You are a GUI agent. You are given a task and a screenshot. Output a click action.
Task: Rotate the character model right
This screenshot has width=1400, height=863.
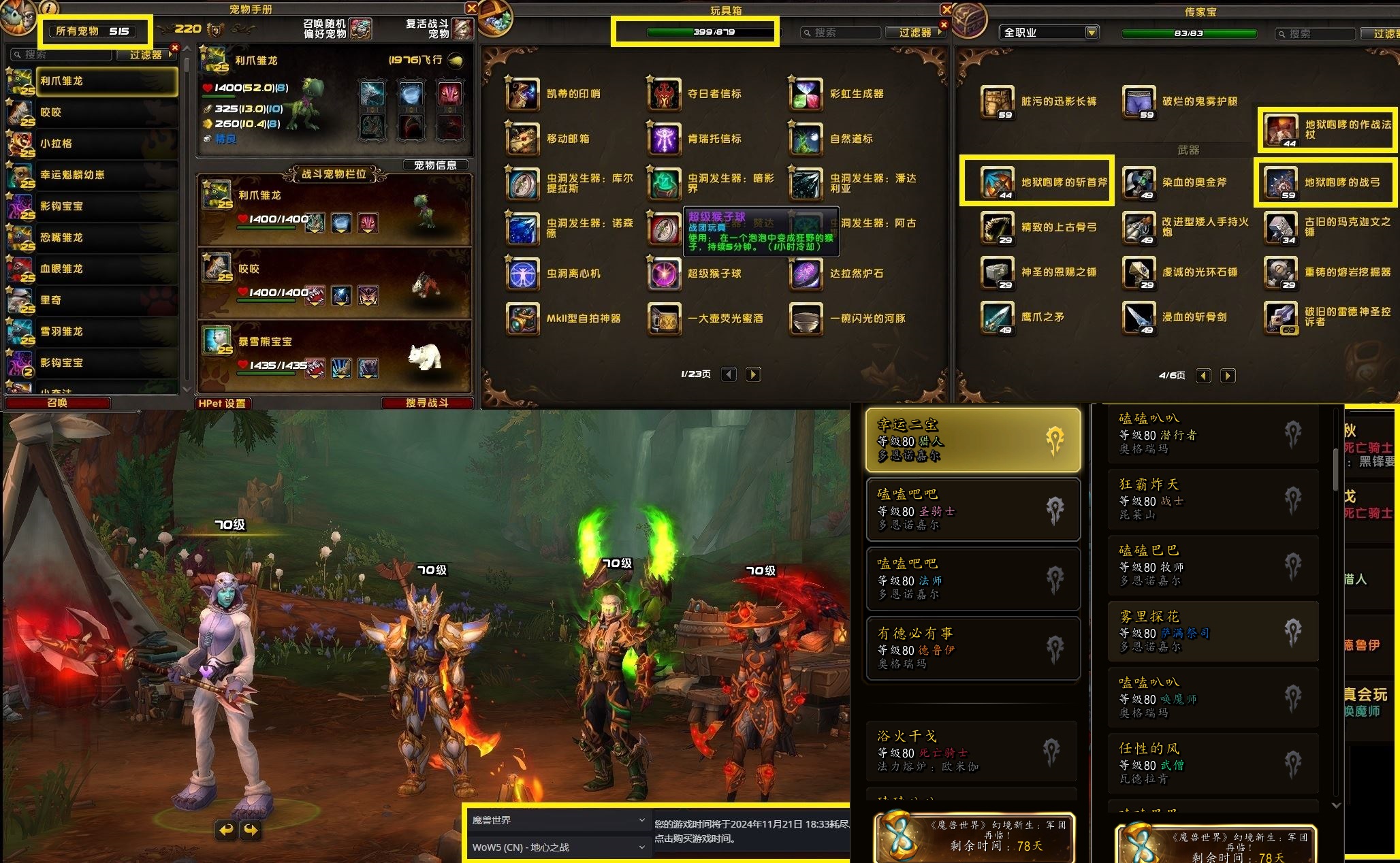(251, 830)
